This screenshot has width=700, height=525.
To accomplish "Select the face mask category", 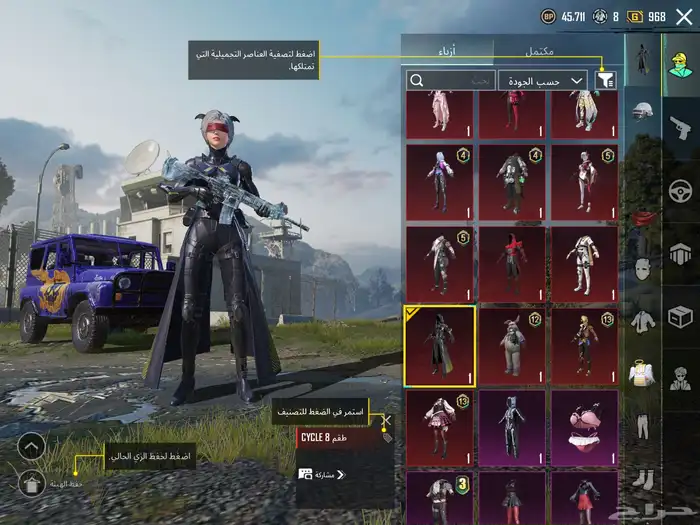I will (x=642, y=269).
